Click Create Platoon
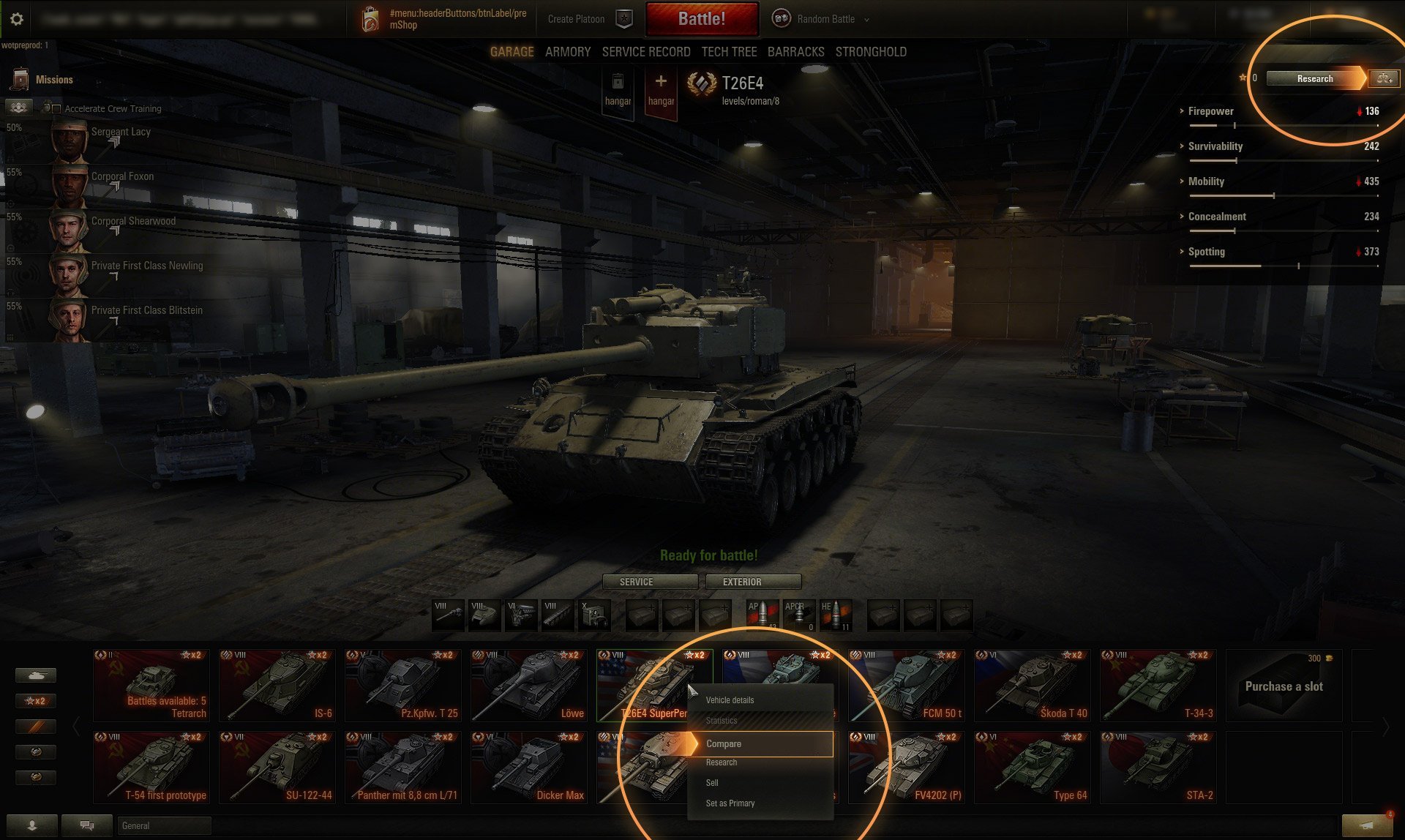This screenshot has height=840, width=1405. tap(576, 19)
